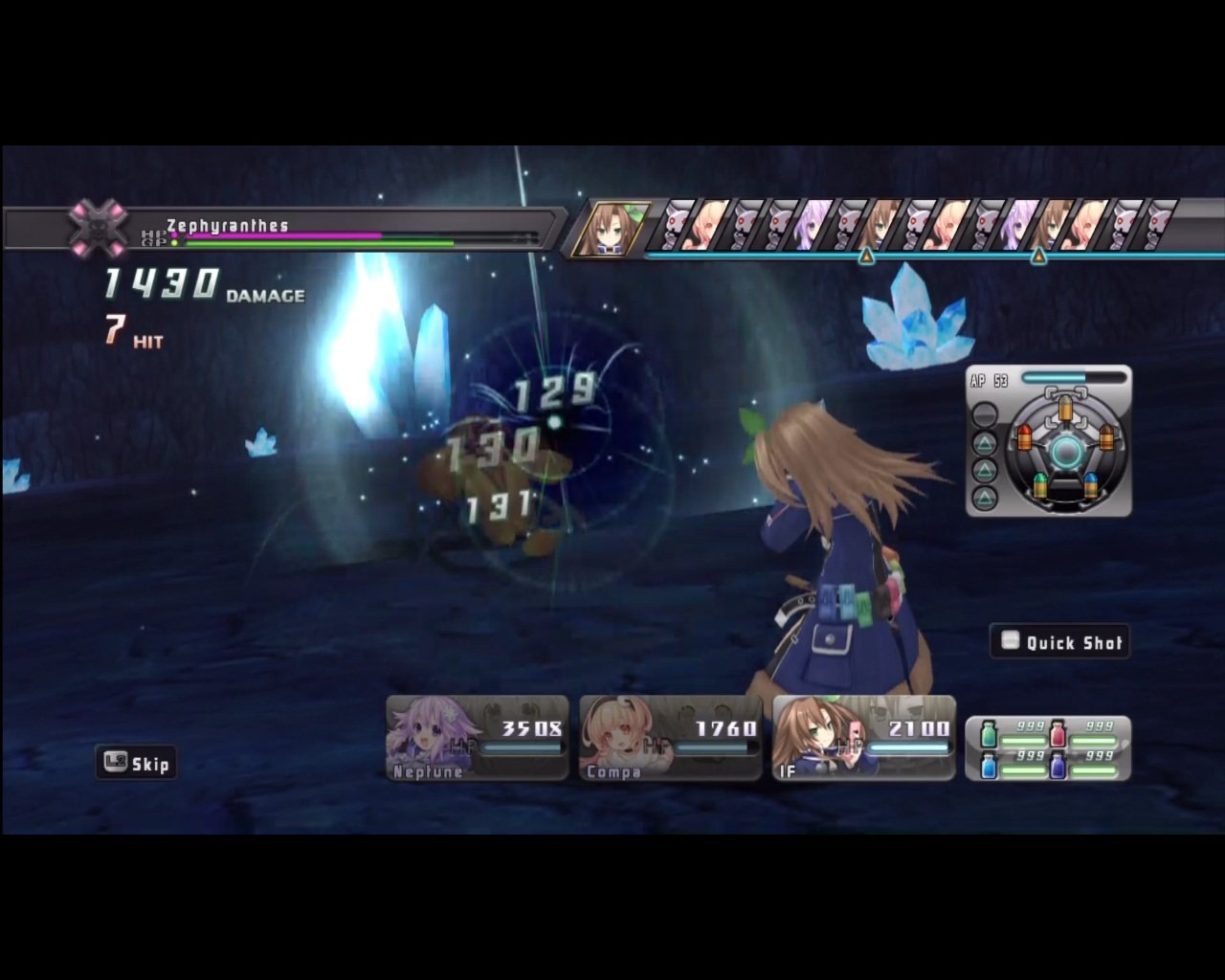
Task: Toggle the first triangle button next to the wheel
Action: click(986, 443)
